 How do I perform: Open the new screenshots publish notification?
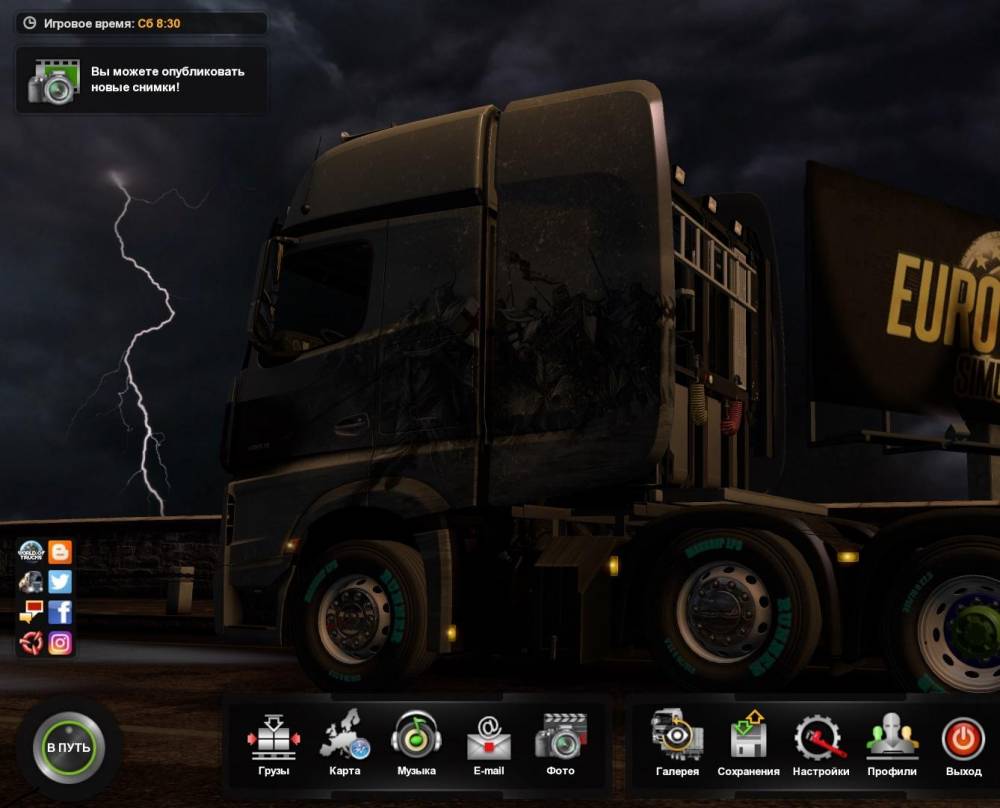(142, 80)
